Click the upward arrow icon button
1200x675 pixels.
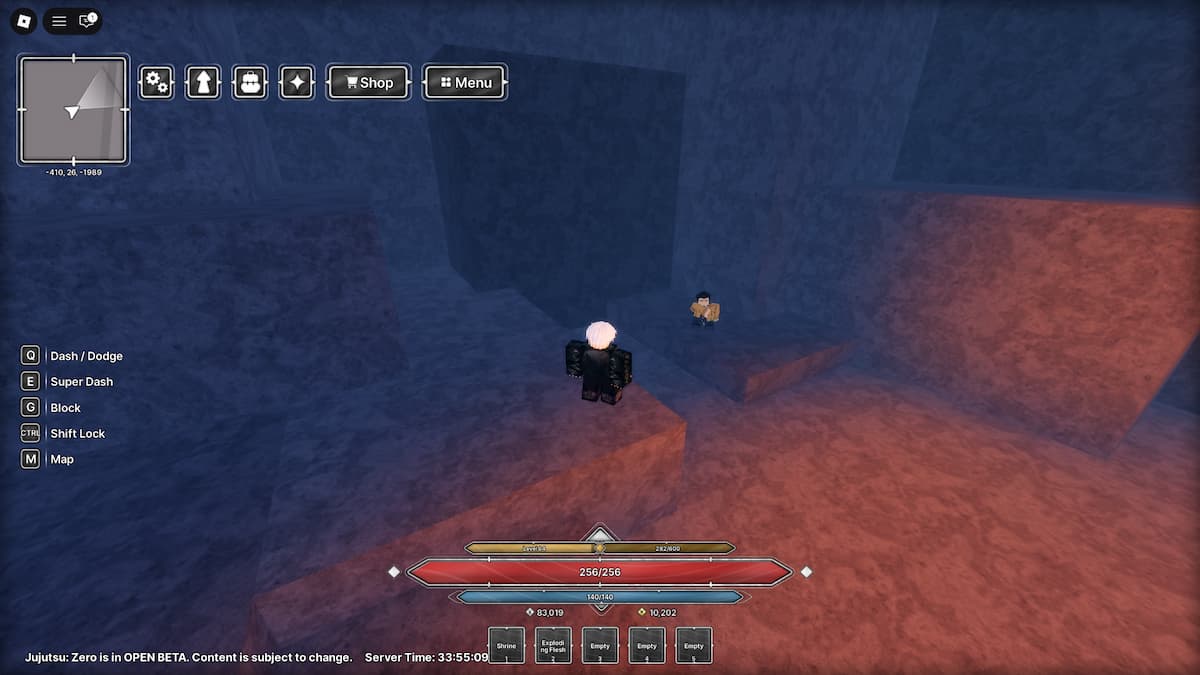tap(203, 82)
